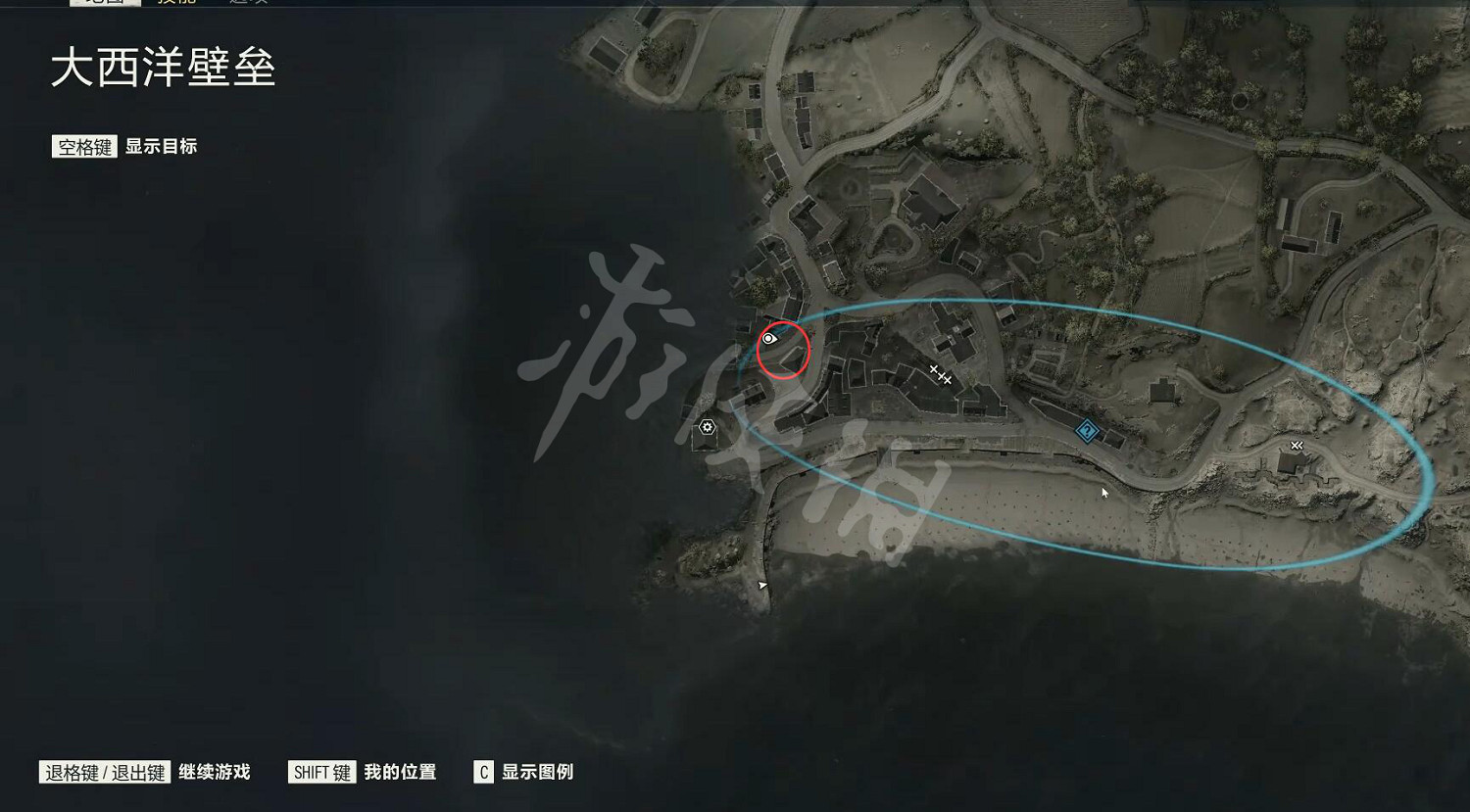Viewport: 1470px width, 812px height.
Task: Toggle 显示图例 to show the map legend
Action: coord(538,773)
